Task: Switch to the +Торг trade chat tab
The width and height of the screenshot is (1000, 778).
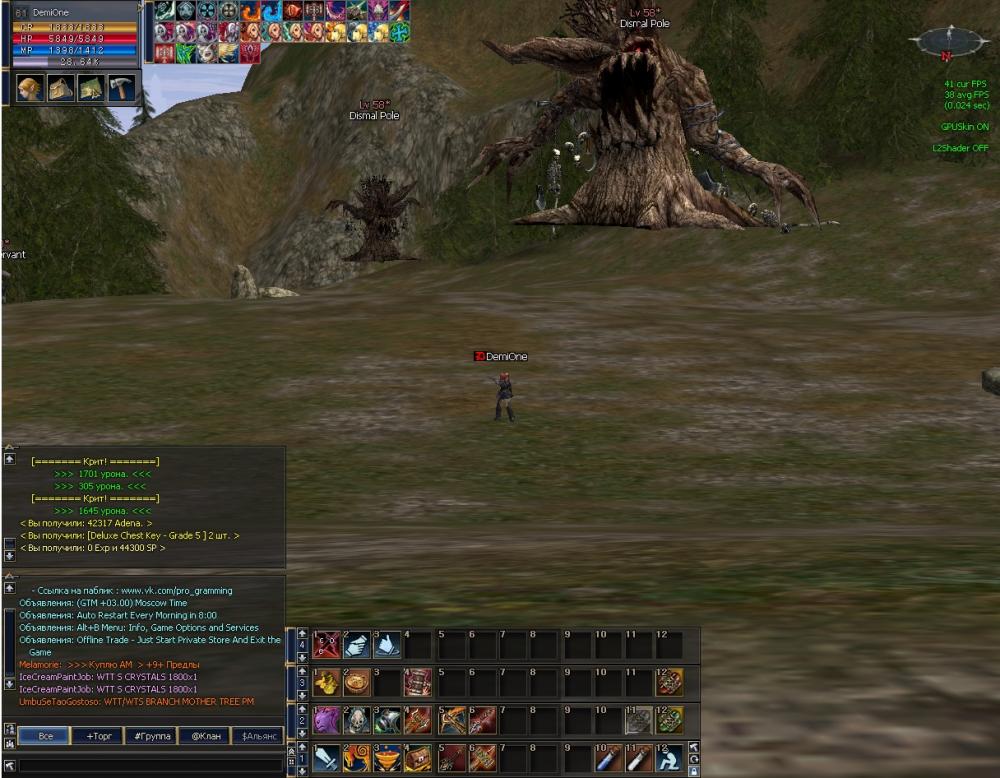Action: (98, 736)
